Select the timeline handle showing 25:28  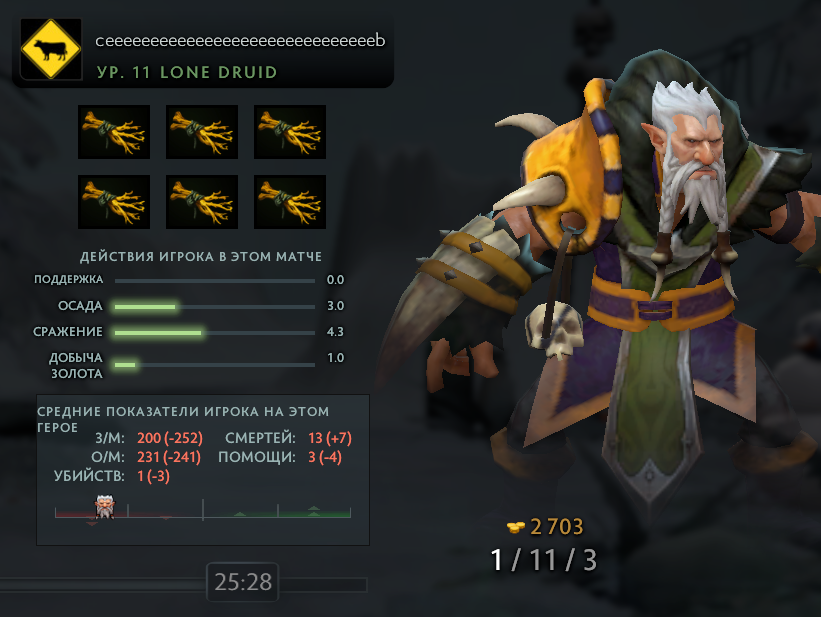point(242,582)
